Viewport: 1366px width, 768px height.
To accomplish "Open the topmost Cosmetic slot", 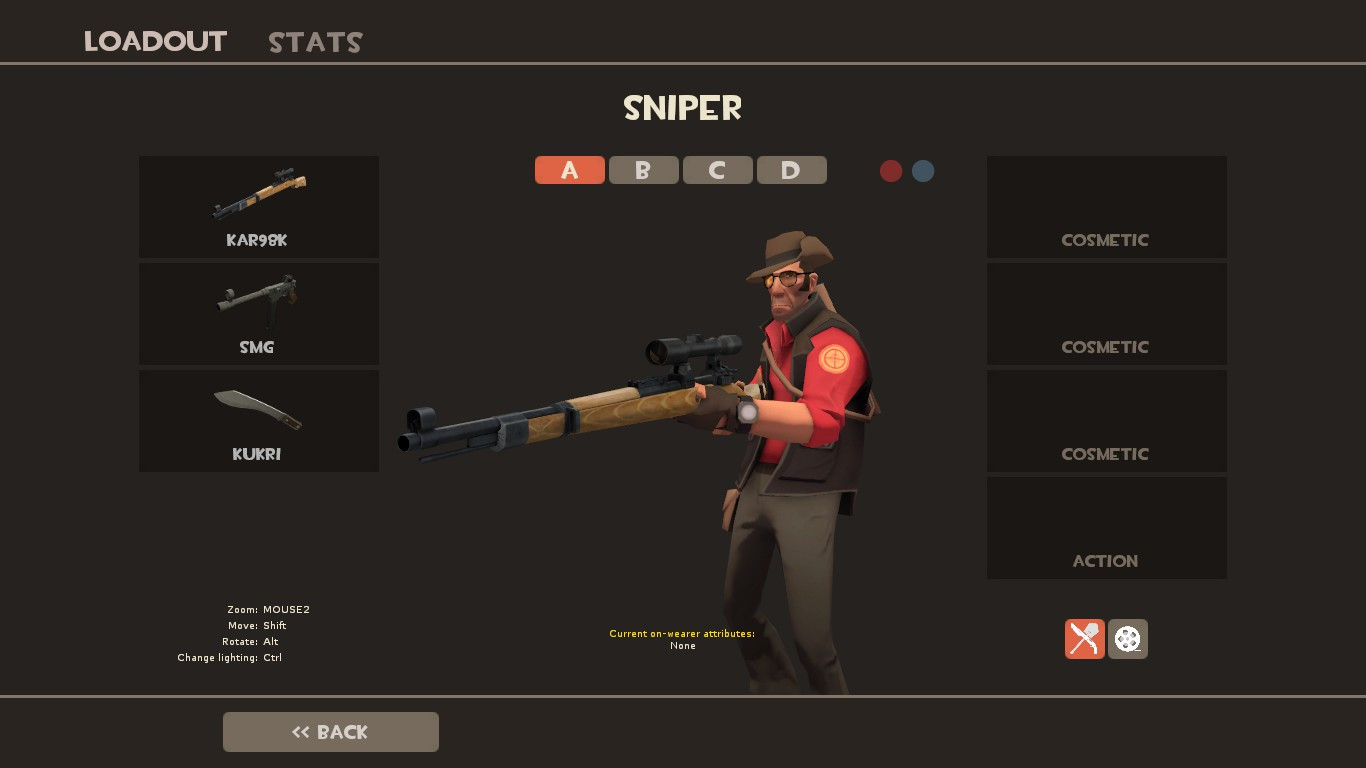I will [x=1106, y=206].
